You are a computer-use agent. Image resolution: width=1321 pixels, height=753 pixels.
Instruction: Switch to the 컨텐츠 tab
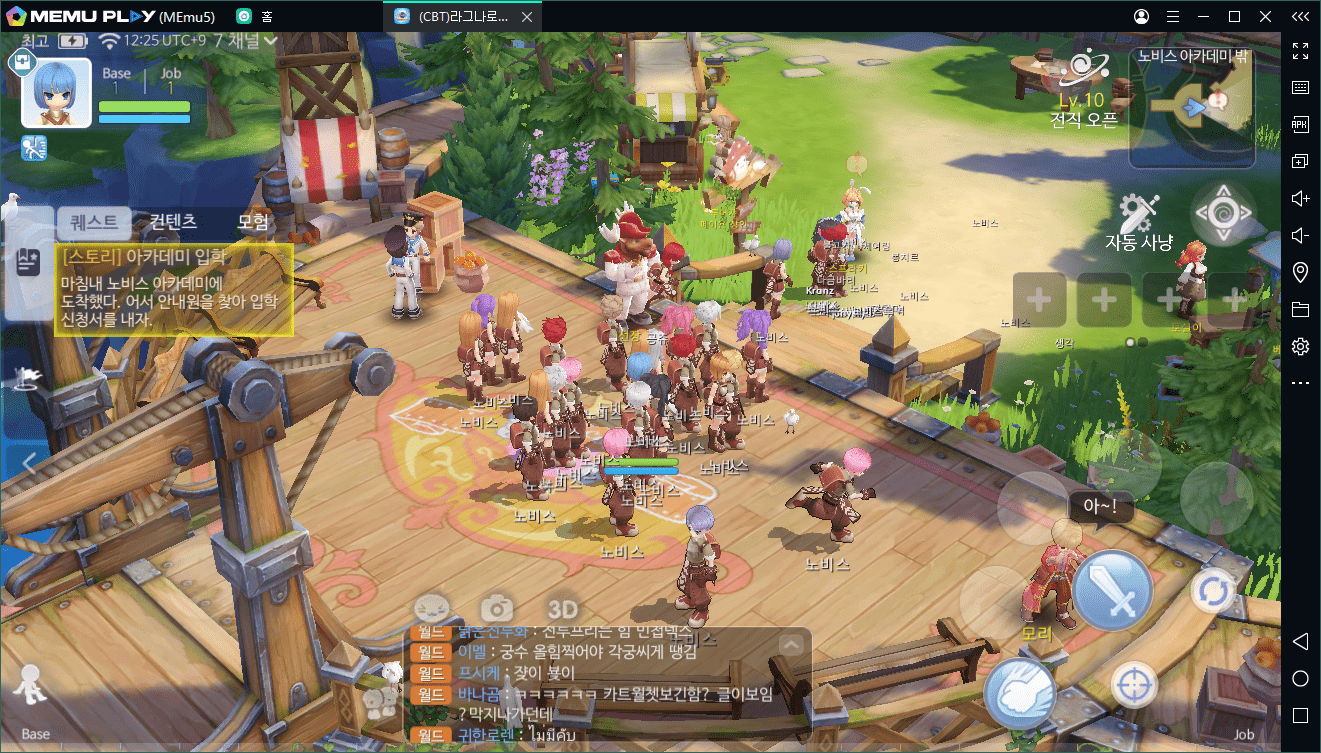tap(174, 222)
